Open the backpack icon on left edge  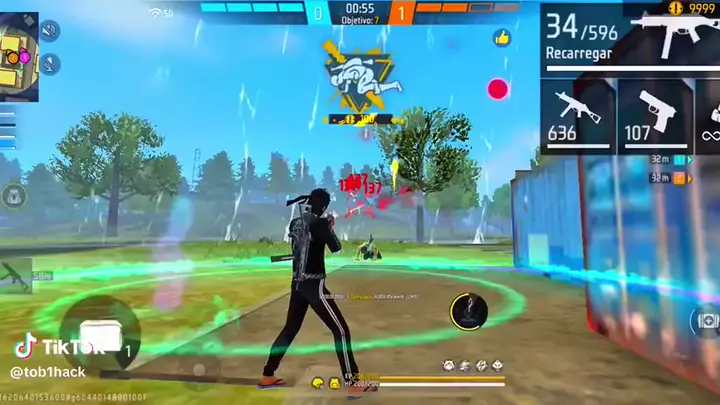coord(15,196)
